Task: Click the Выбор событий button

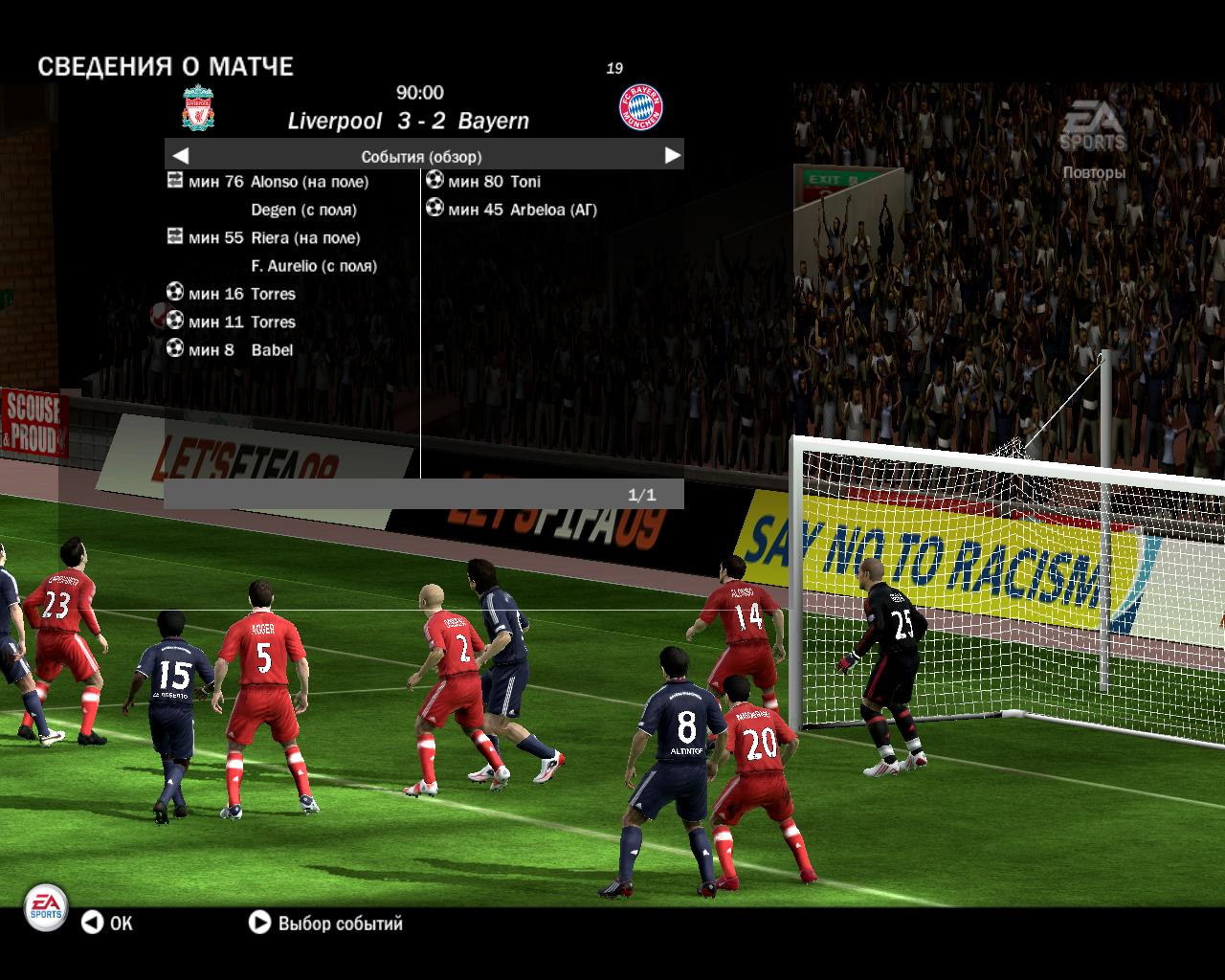Action: click(325, 923)
